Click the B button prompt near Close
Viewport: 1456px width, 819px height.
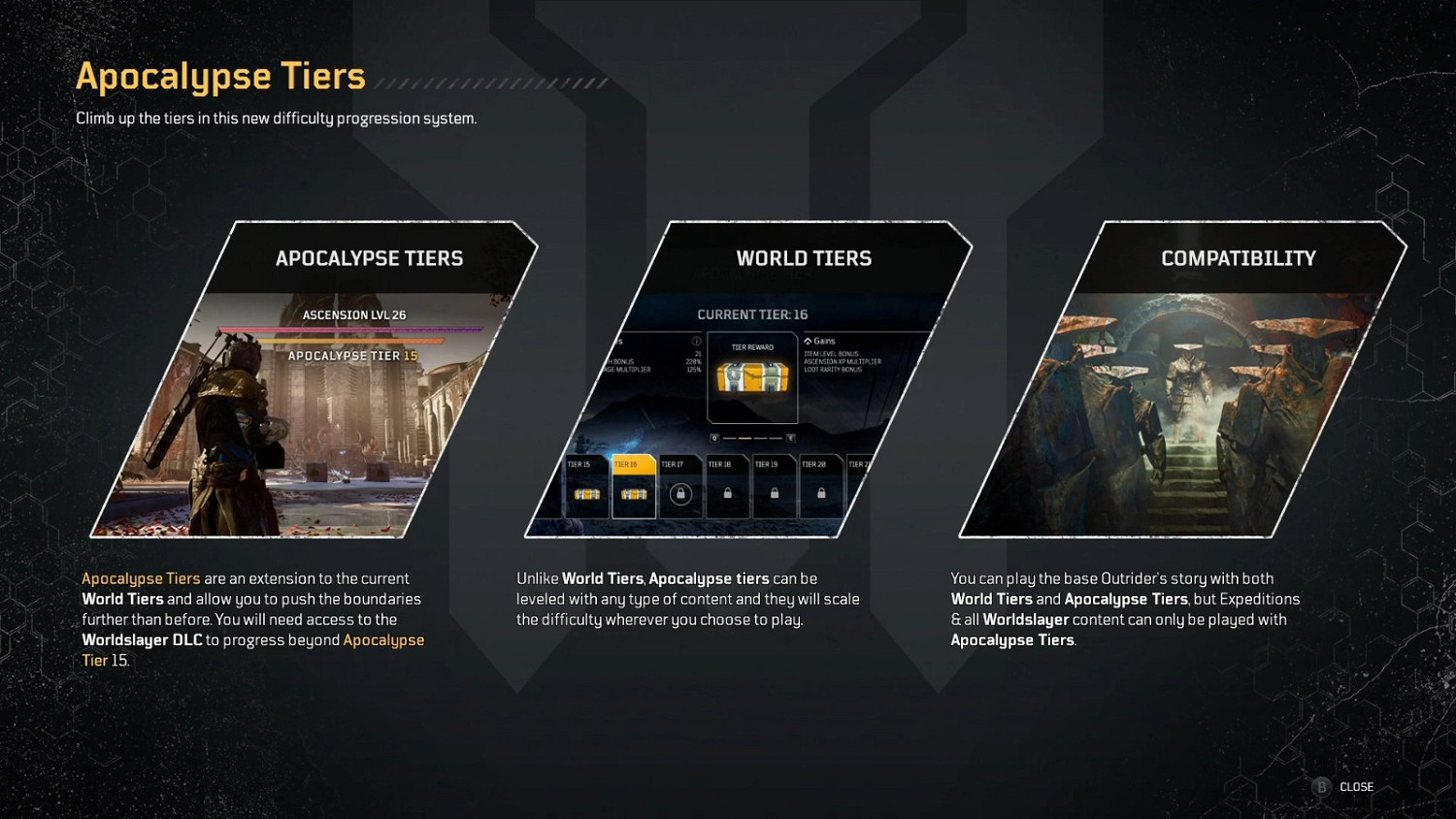tap(1321, 787)
